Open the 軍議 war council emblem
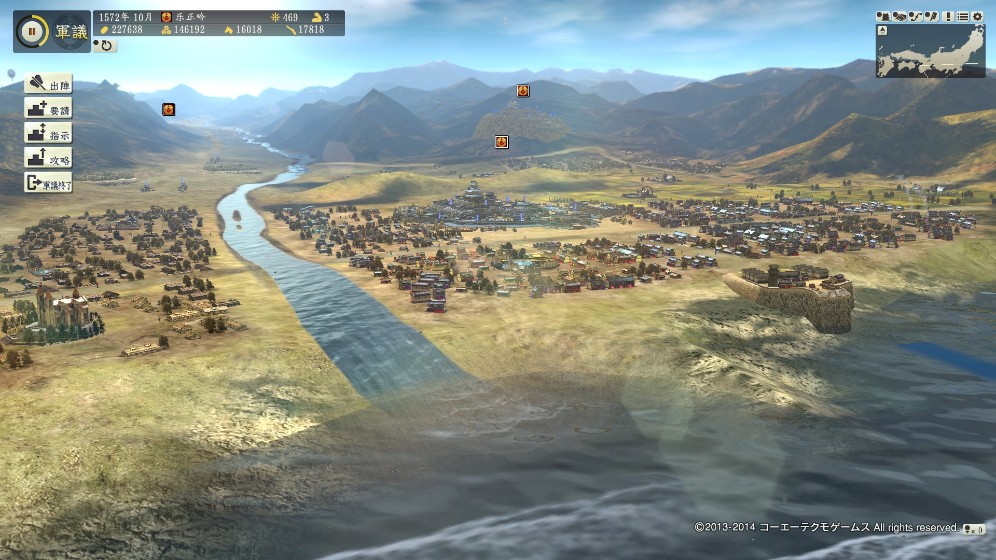Screen dimensions: 996x560 click(68, 31)
